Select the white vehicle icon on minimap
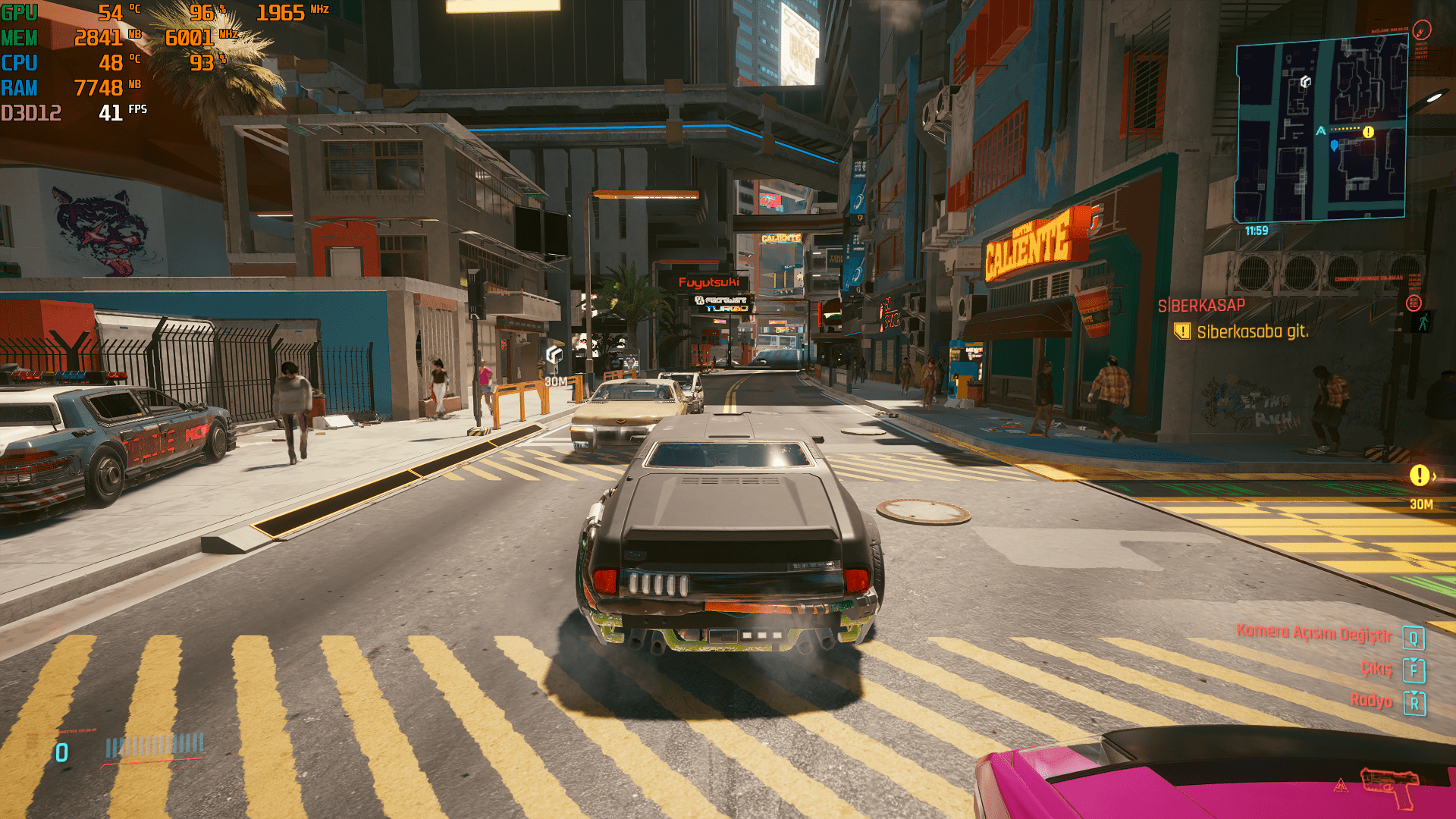The image size is (1456, 819). [1305, 81]
